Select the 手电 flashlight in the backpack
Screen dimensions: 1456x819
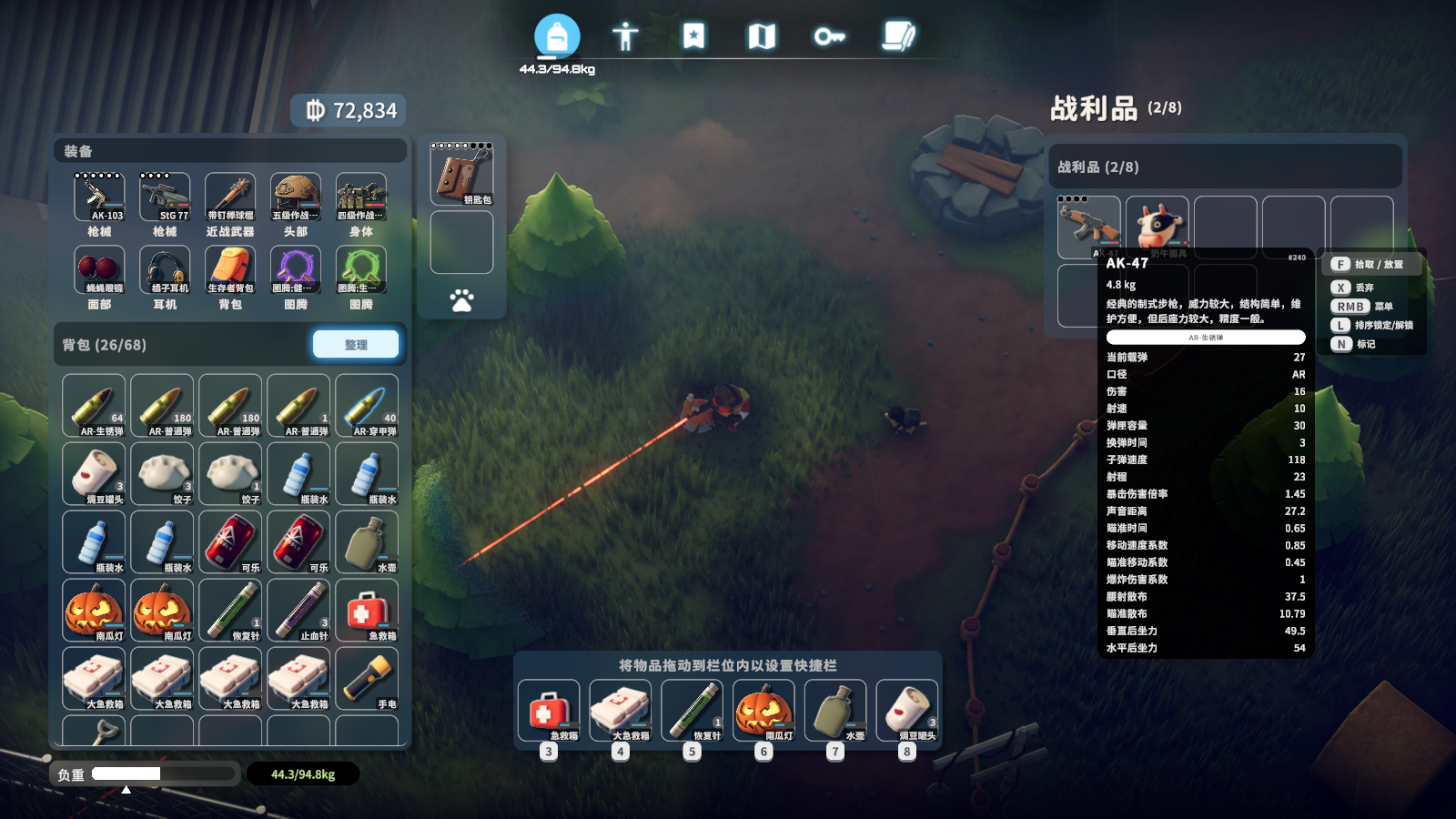pos(367,679)
